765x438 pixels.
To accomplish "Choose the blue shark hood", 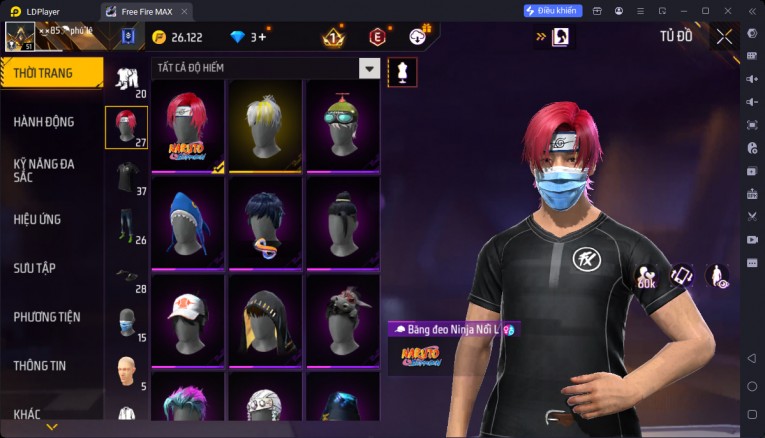I will [x=188, y=222].
